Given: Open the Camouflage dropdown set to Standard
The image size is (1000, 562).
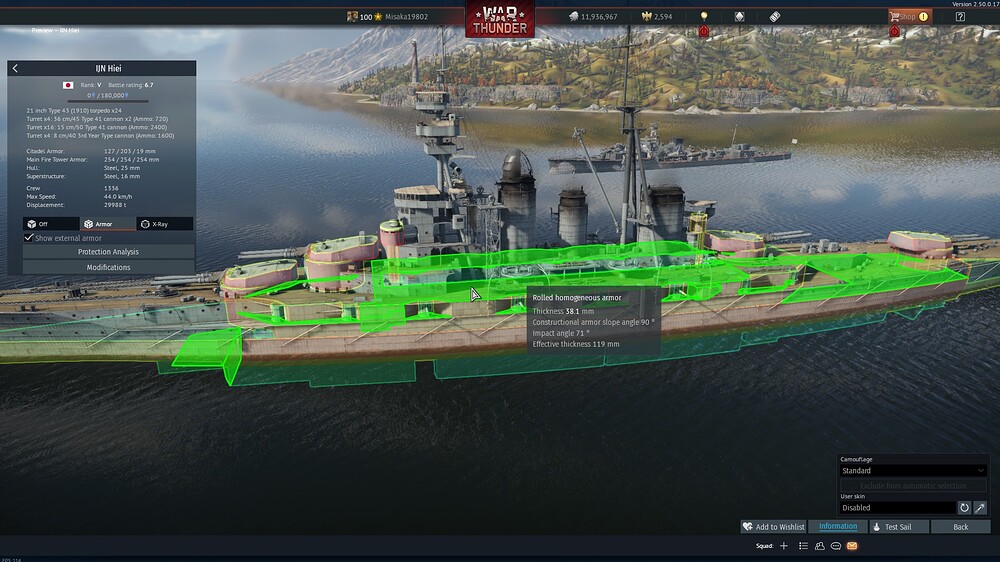Looking at the screenshot, I should pos(913,470).
